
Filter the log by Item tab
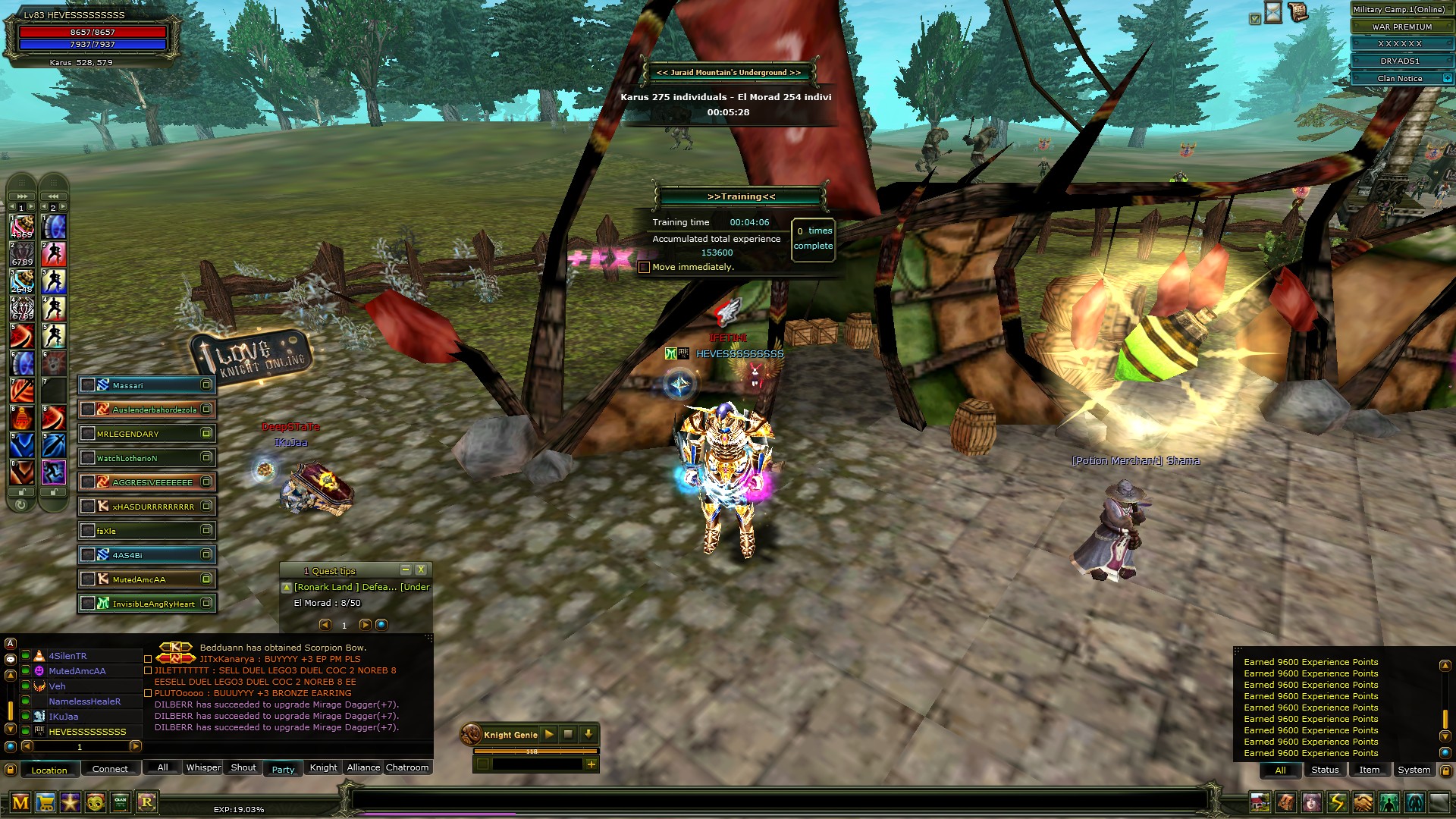1369,770
